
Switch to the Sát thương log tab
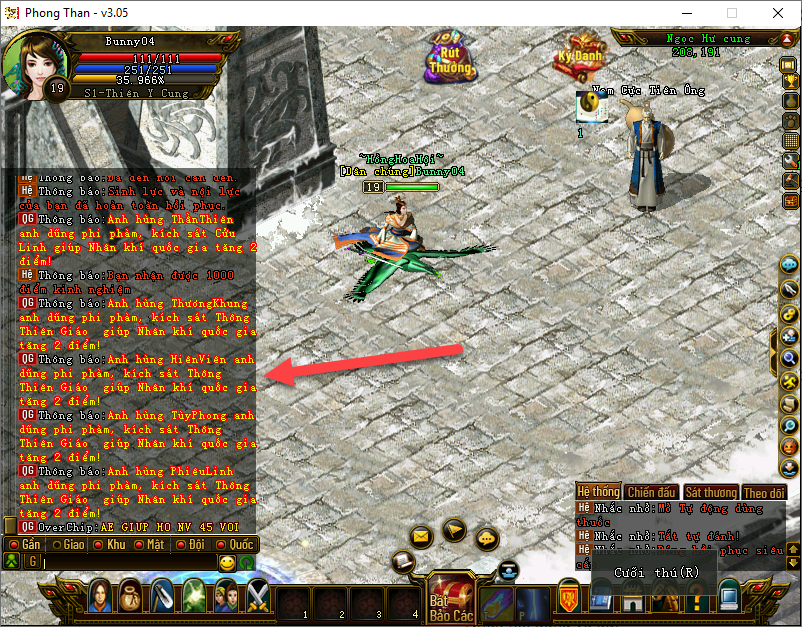click(710, 492)
